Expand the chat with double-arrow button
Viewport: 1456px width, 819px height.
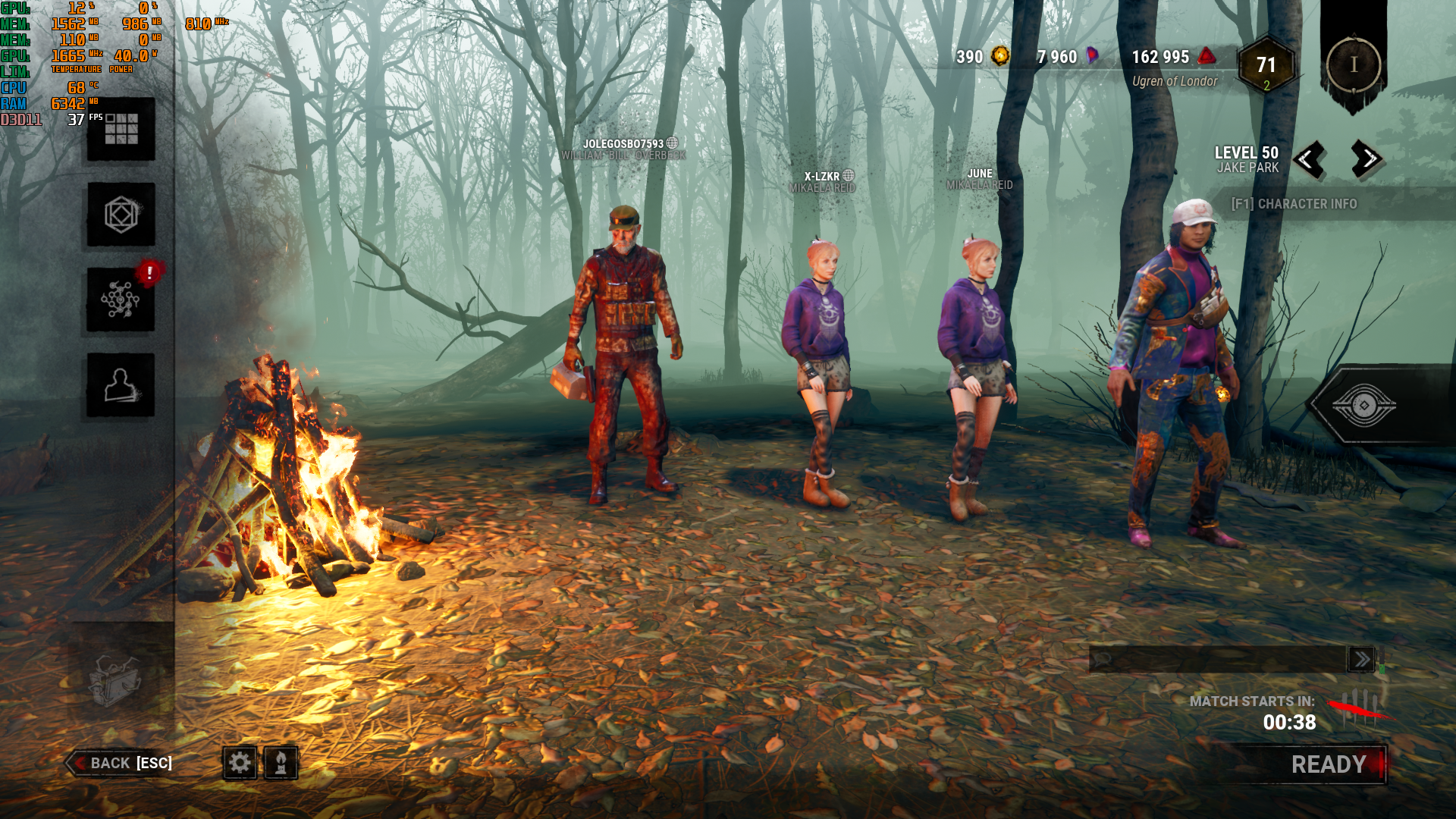point(1361,659)
